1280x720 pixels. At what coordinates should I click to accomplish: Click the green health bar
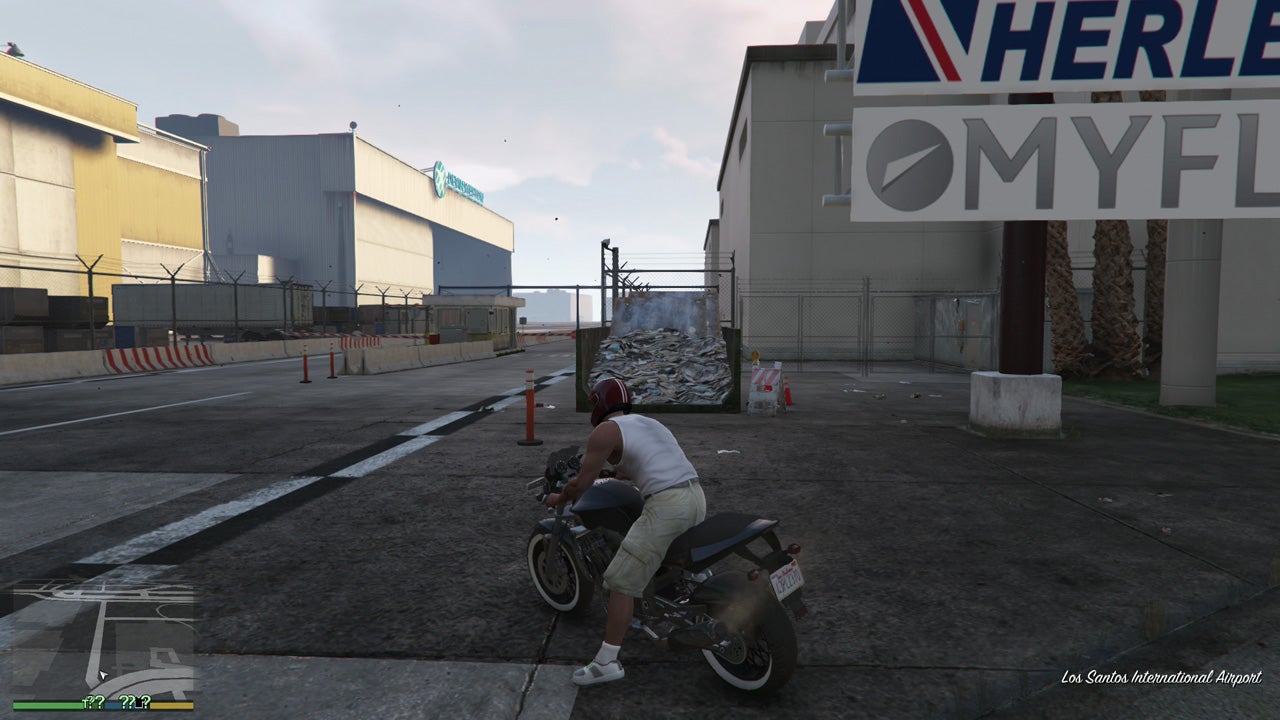[45, 706]
